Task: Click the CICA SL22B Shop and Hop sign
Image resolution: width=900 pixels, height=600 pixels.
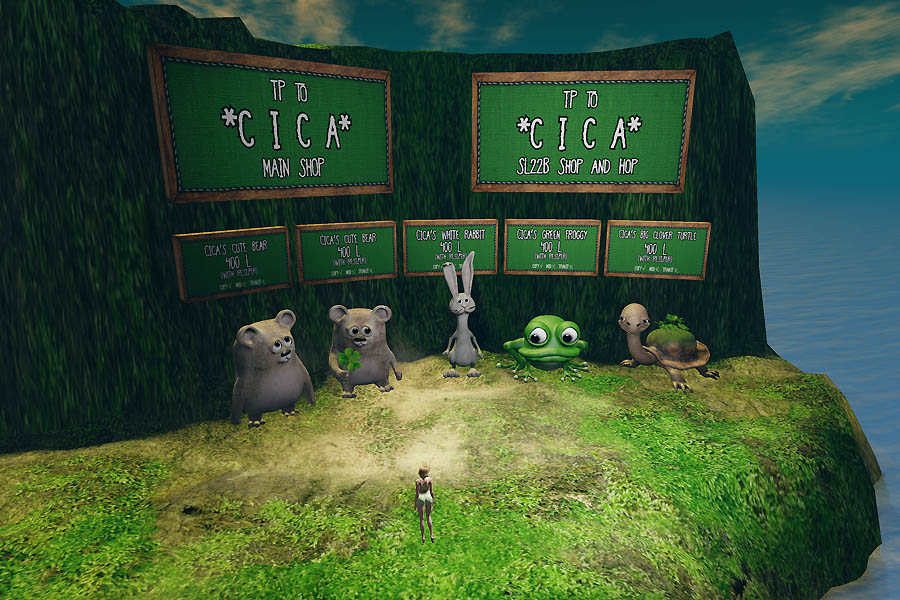Action: [x=583, y=130]
